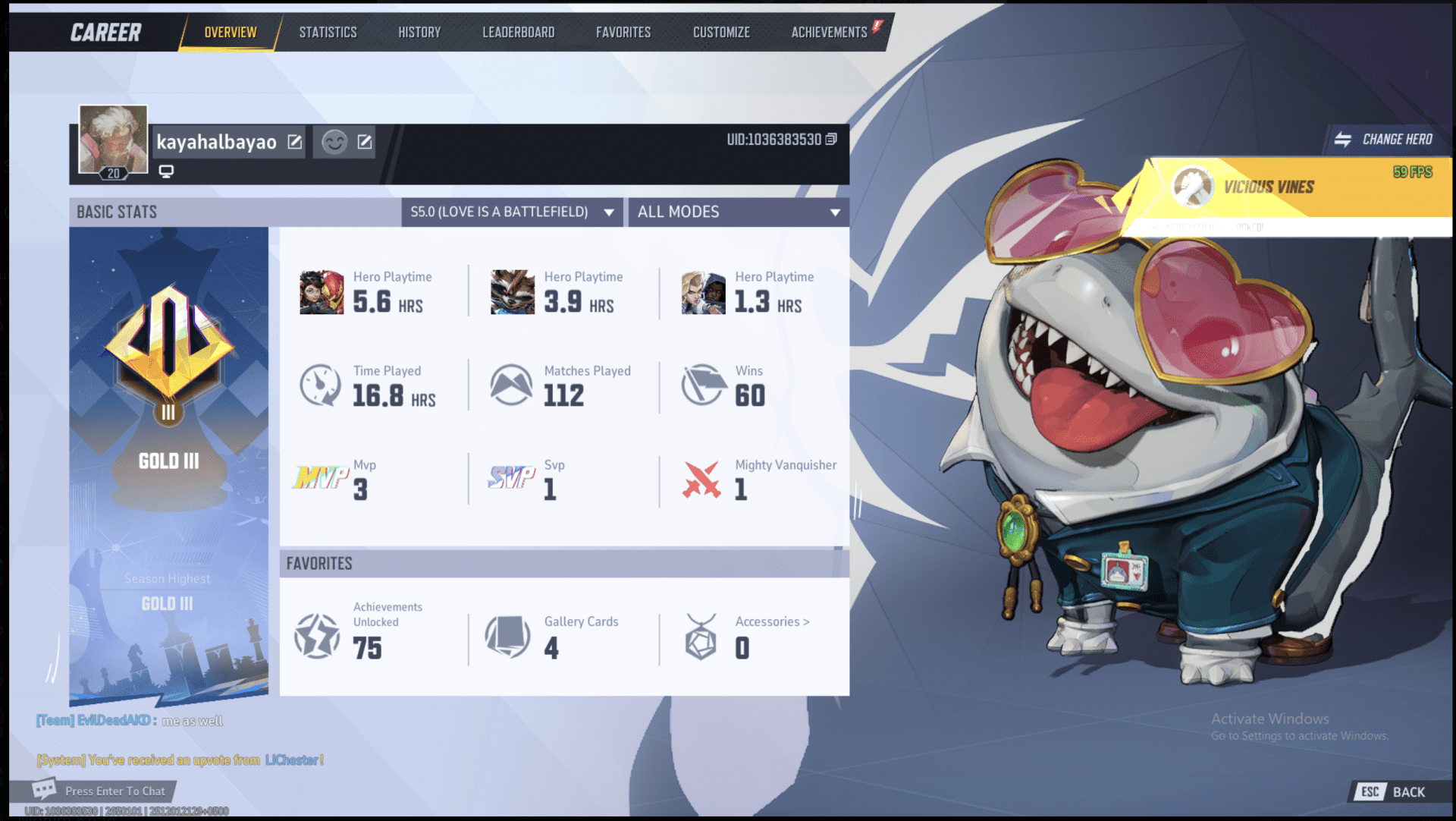The image size is (1456, 821).
Task: Open the Achievements tab with notification badge
Action: coord(829,32)
